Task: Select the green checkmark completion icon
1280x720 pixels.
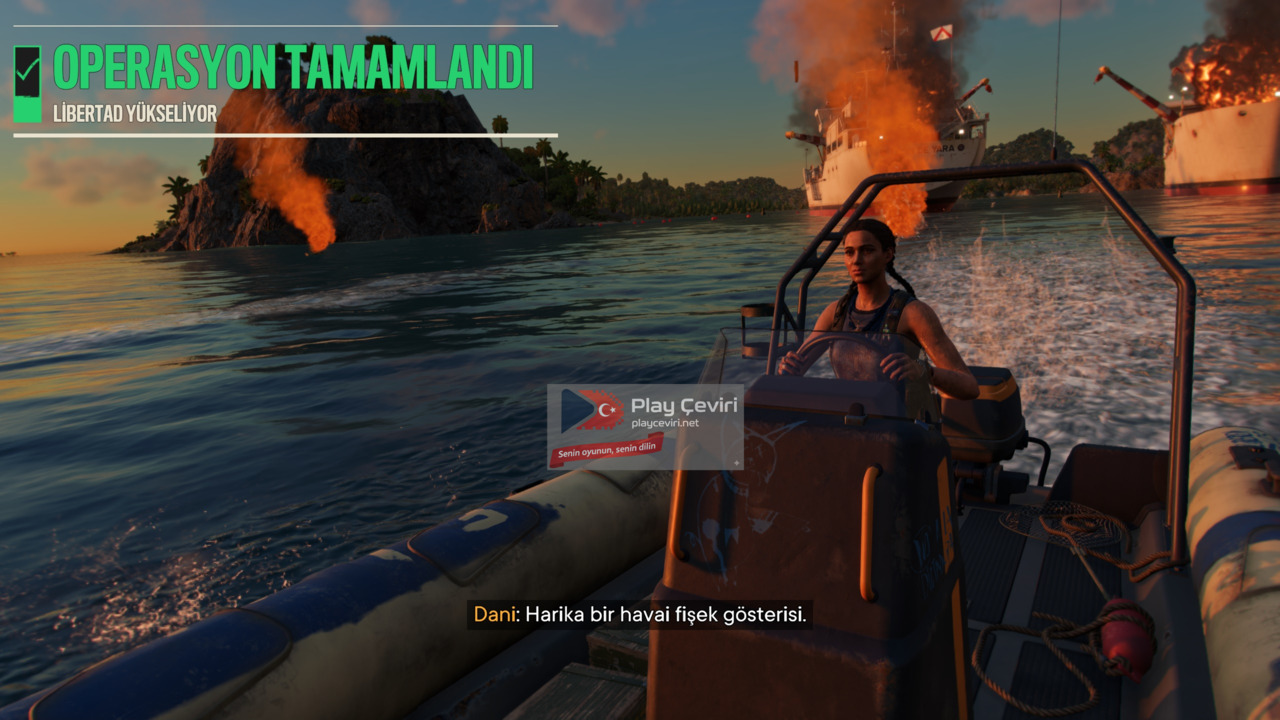Action: 28,70
